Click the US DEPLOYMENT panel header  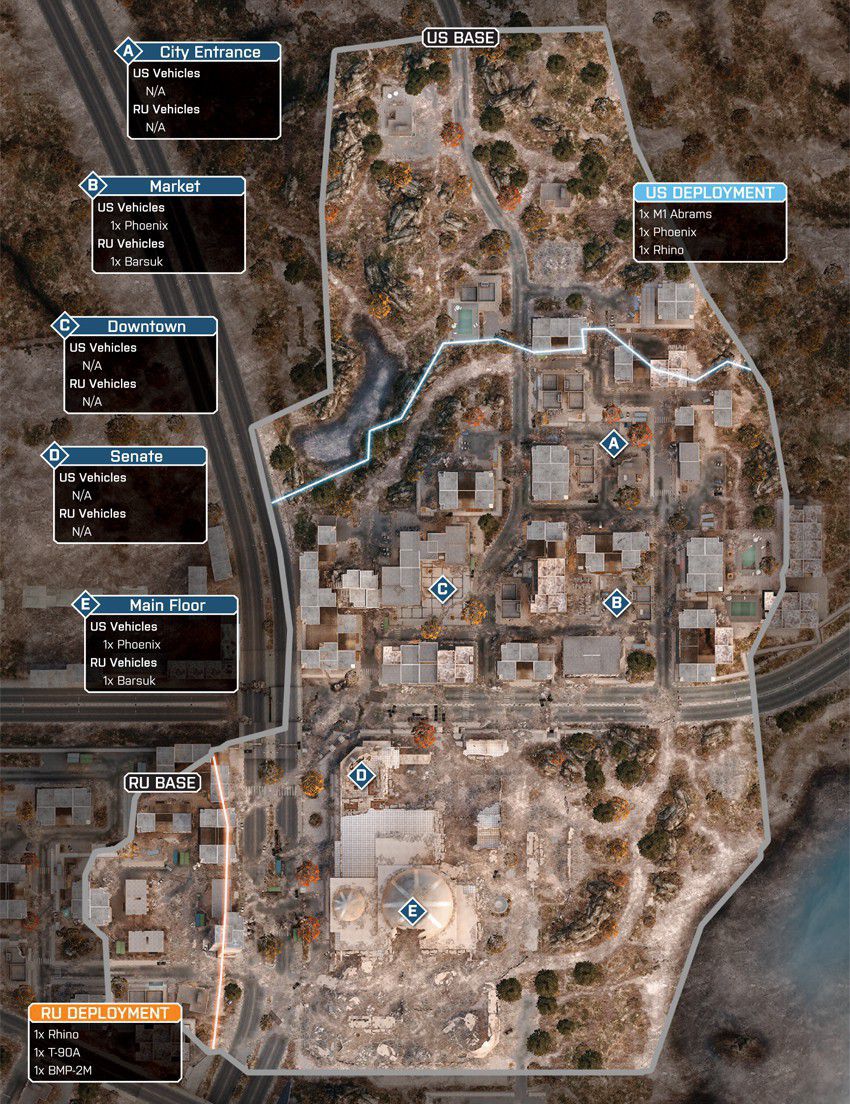[x=710, y=193]
